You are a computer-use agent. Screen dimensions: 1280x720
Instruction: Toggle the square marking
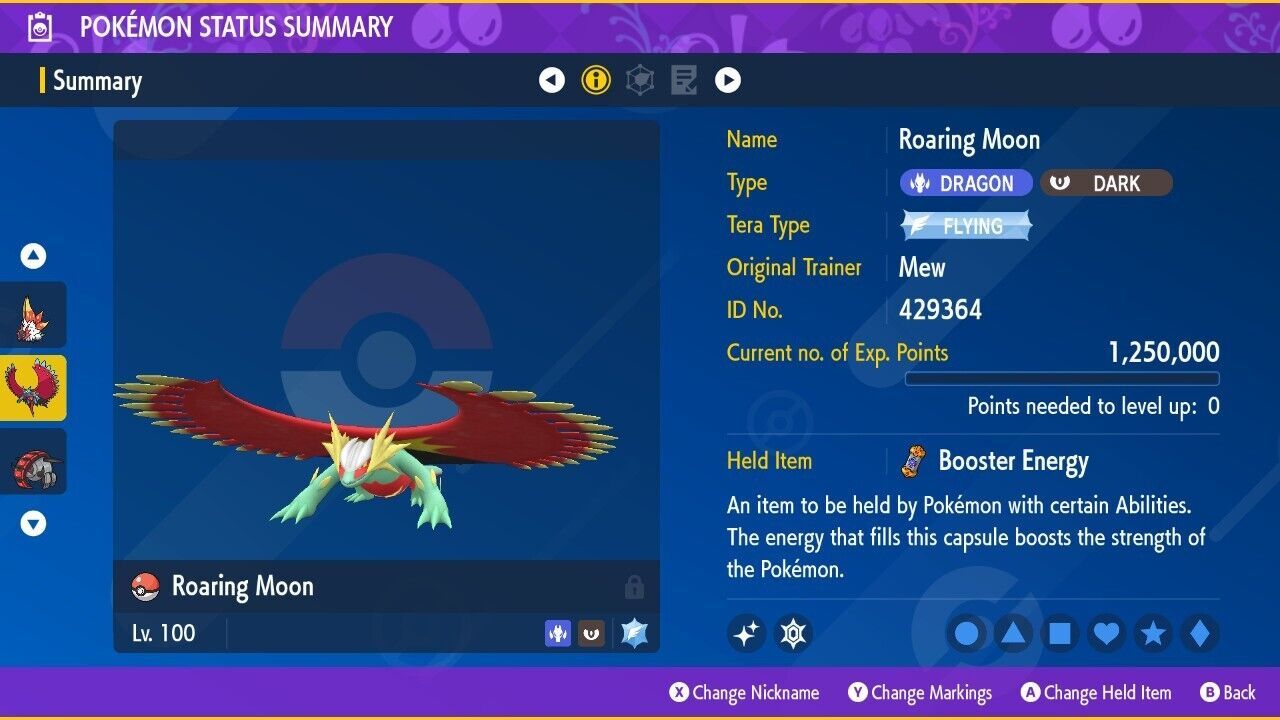tap(1060, 633)
